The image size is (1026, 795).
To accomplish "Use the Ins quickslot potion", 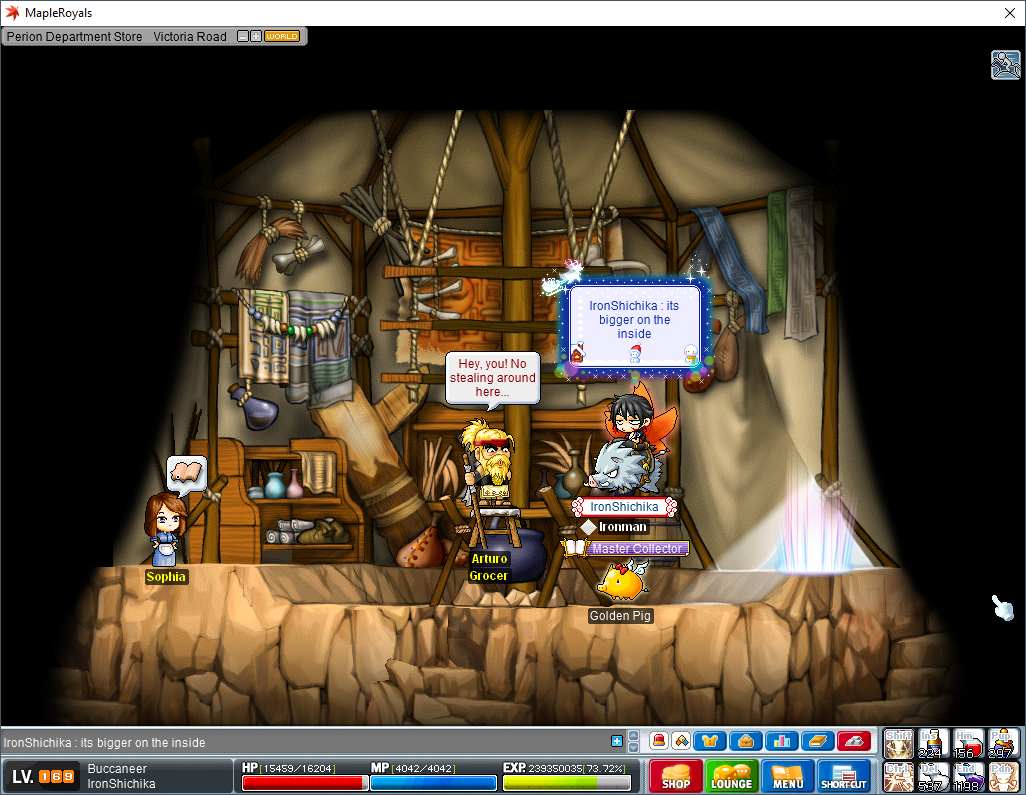I will (x=933, y=743).
